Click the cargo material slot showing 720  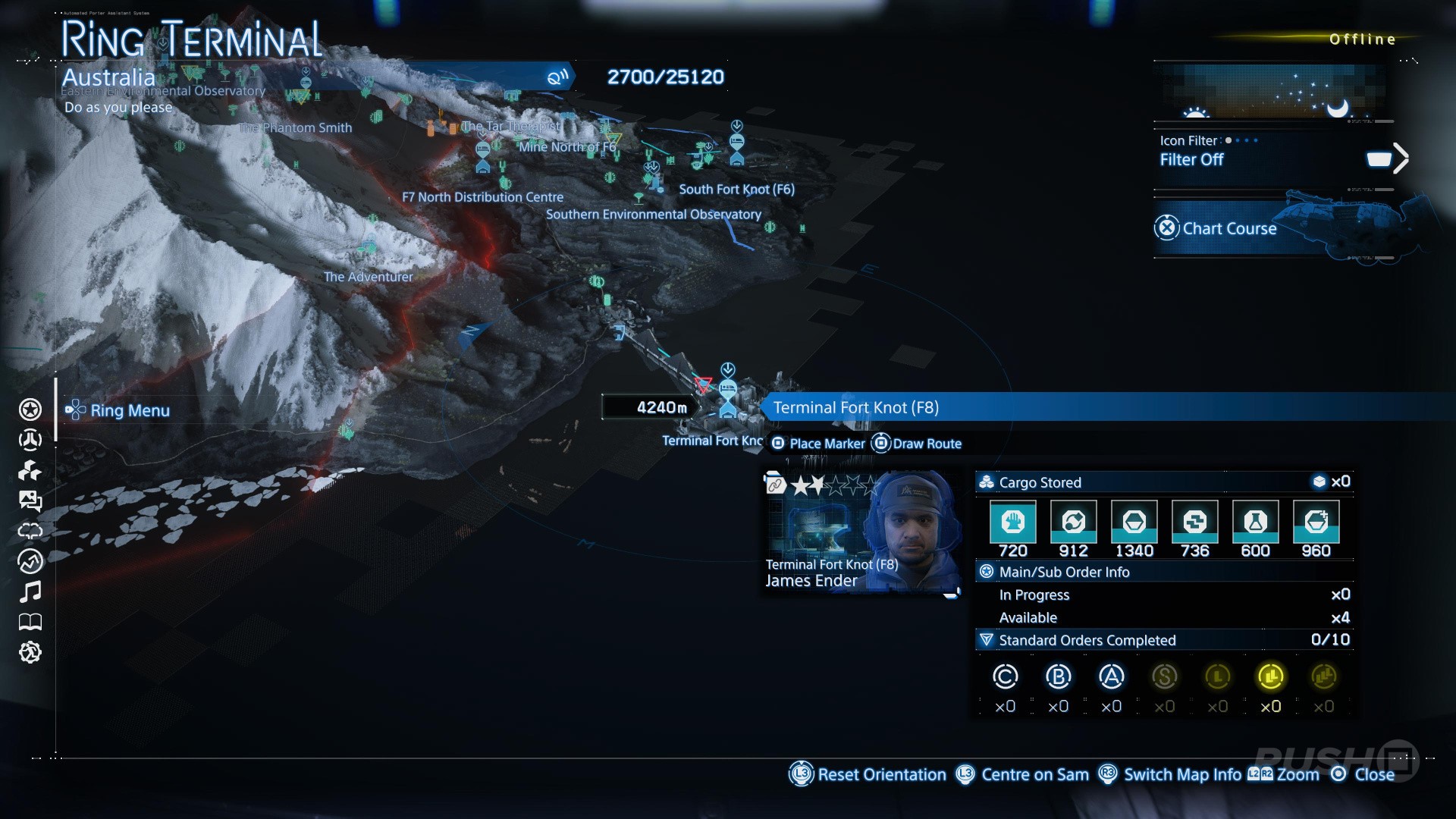point(1012,522)
